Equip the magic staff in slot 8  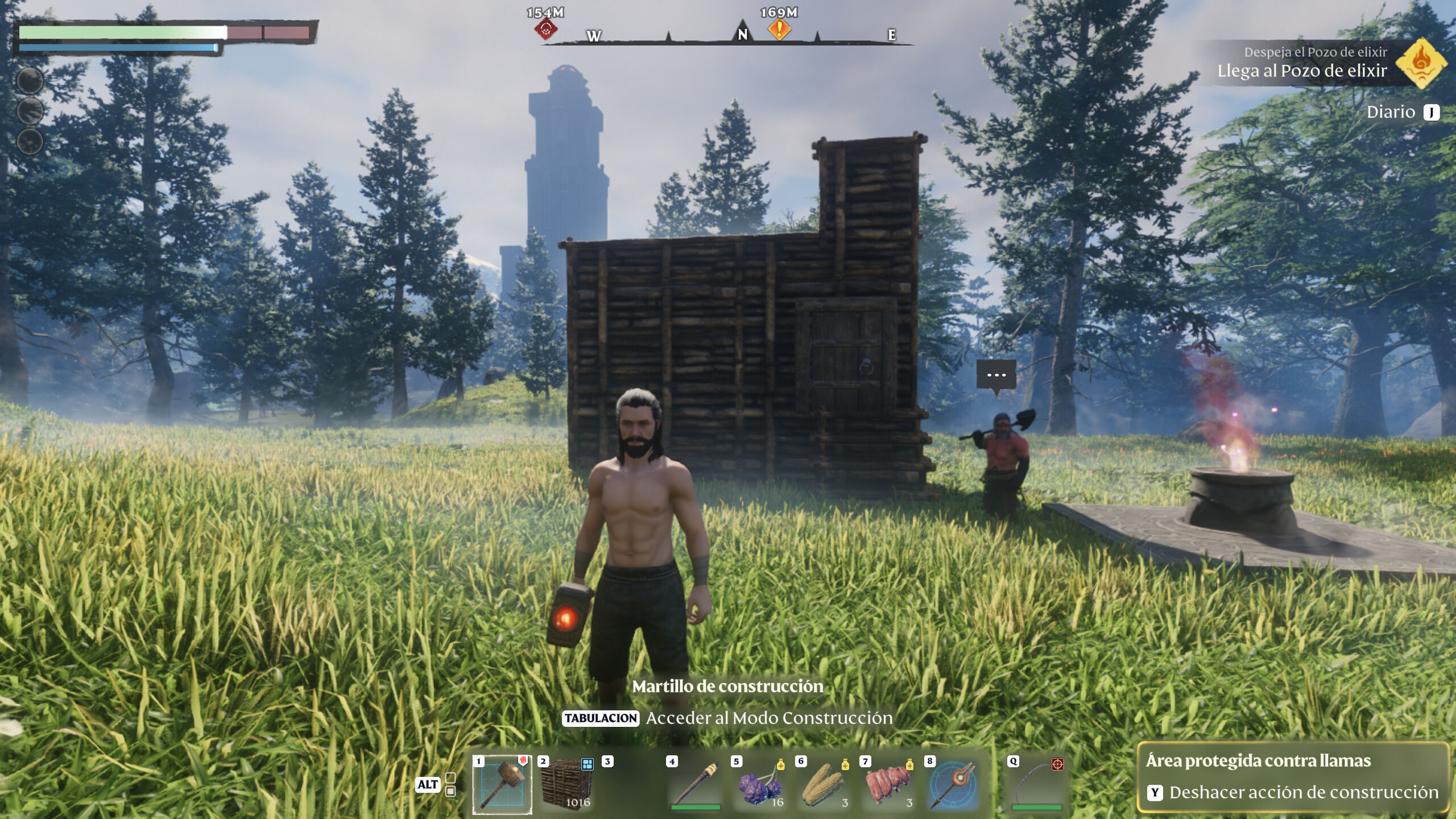954,785
